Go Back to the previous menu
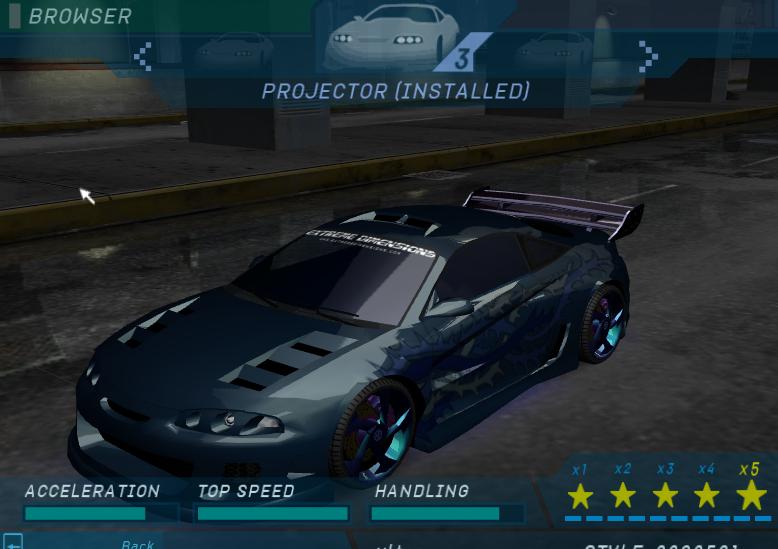778x549 pixels. [137, 543]
